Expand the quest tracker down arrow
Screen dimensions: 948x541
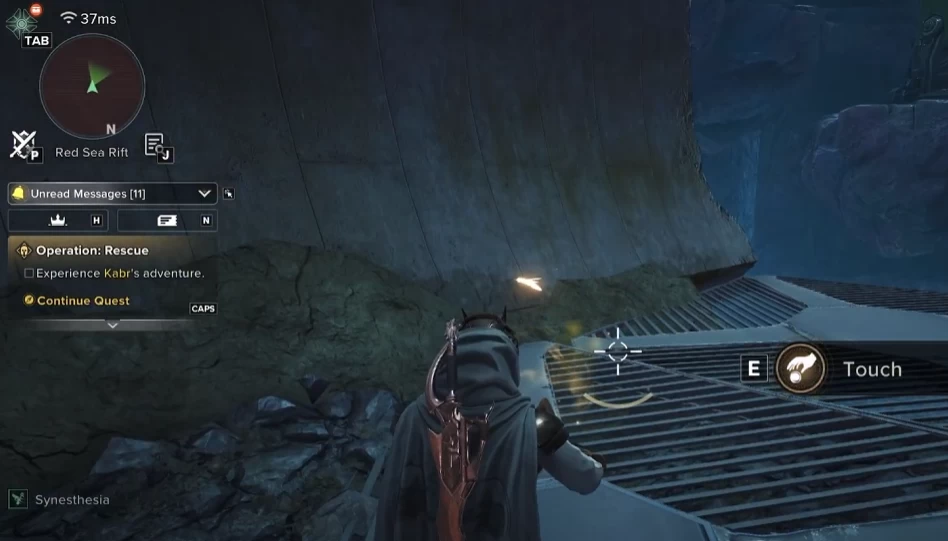[112, 325]
